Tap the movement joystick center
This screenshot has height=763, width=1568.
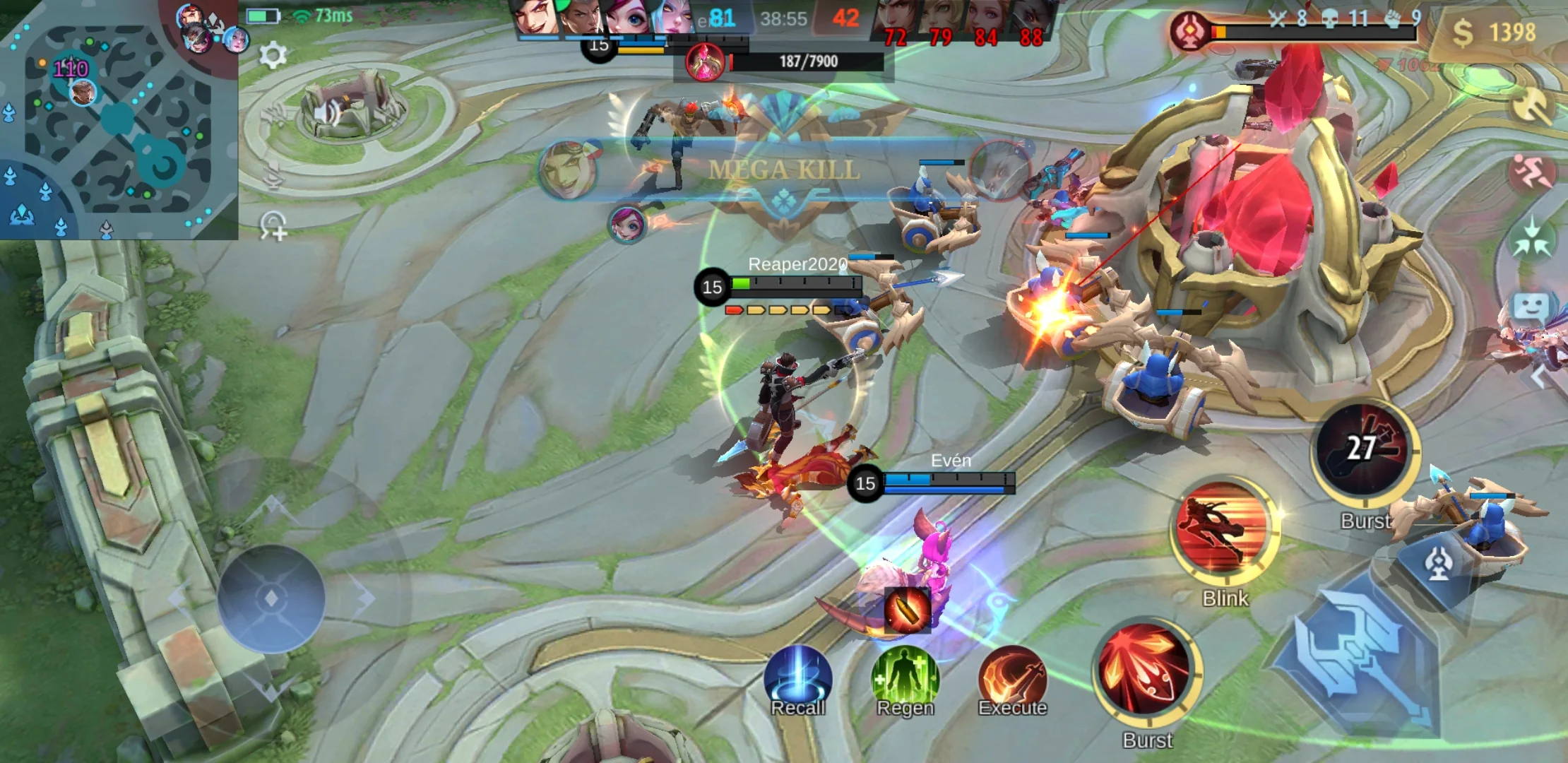[271, 598]
